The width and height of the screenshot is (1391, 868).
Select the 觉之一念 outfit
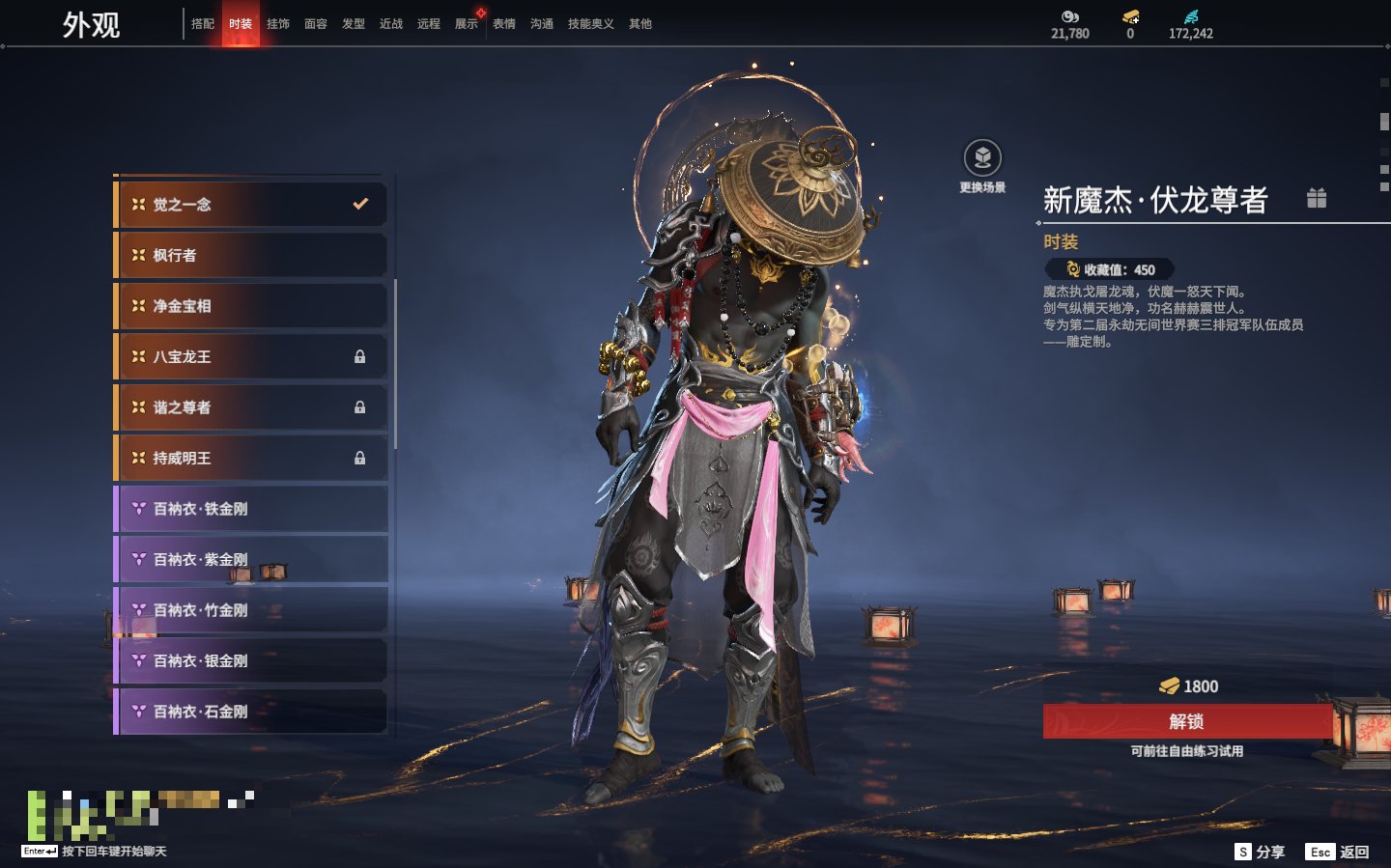(x=251, y=205)
